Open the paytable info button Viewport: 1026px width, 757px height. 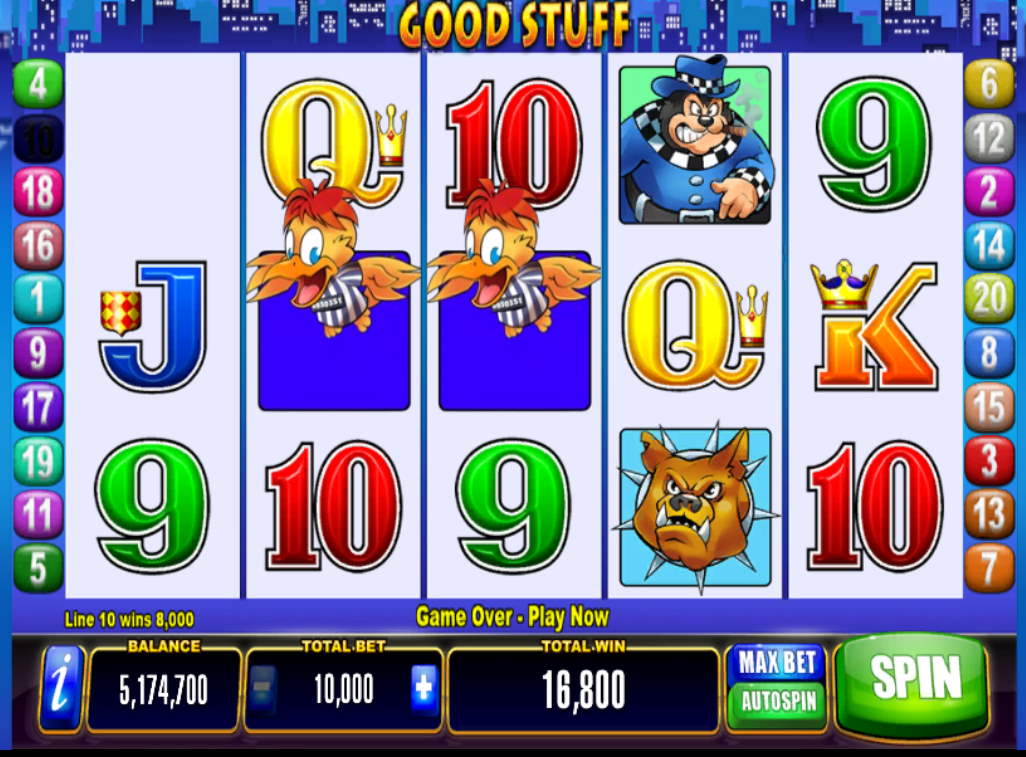pyautogui.click(x=61, y=689)
